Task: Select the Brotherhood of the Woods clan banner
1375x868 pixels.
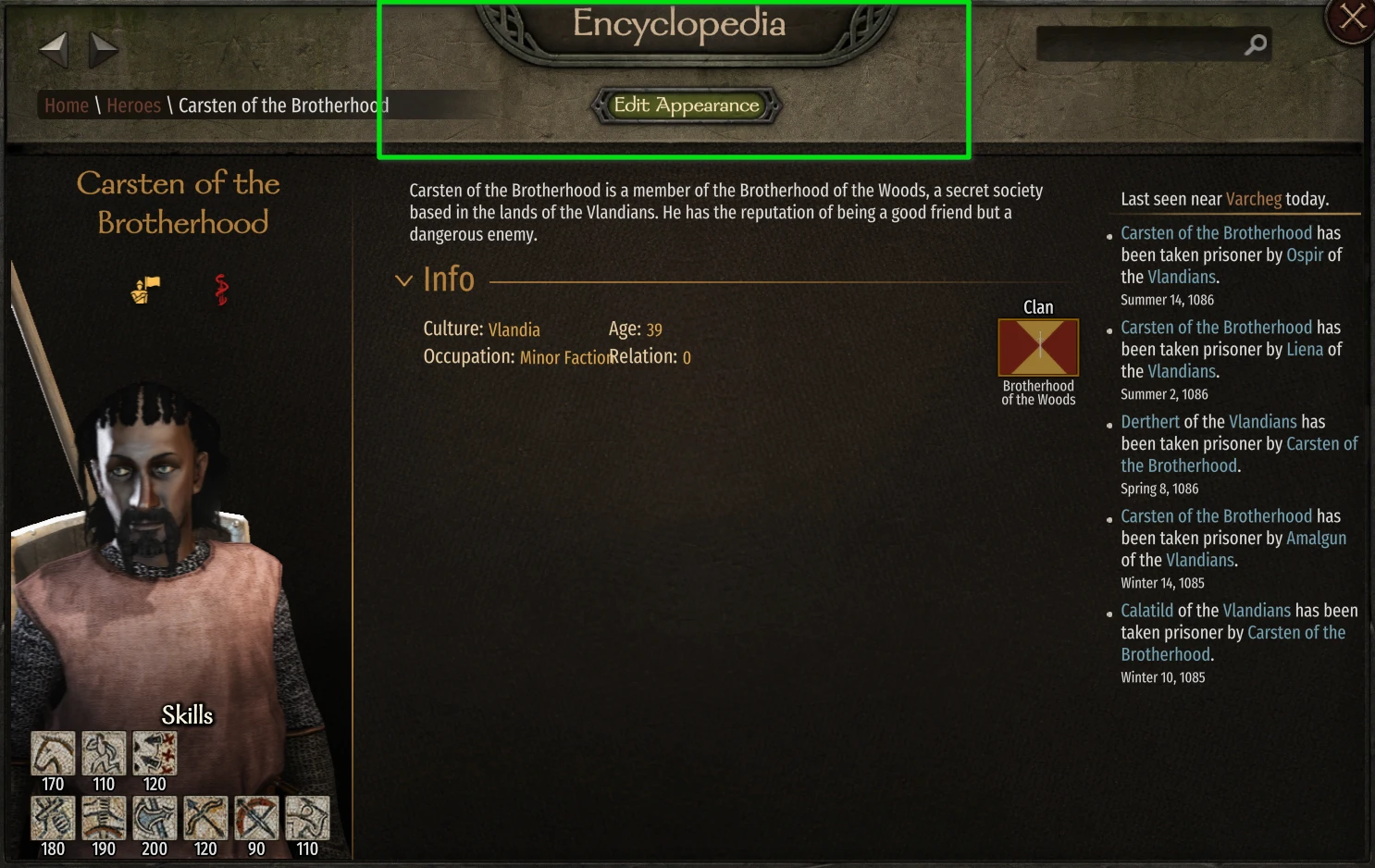Action: [x=1038, y=346]
